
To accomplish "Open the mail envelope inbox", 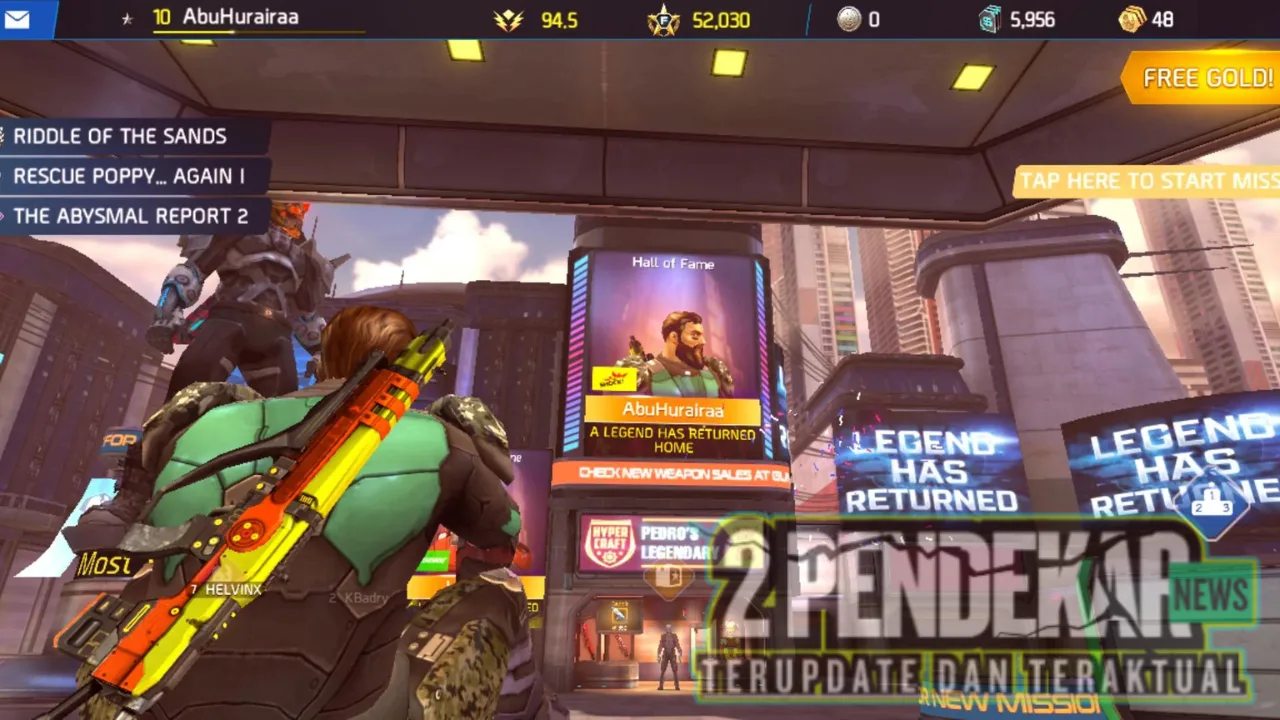I will [20, 18].
